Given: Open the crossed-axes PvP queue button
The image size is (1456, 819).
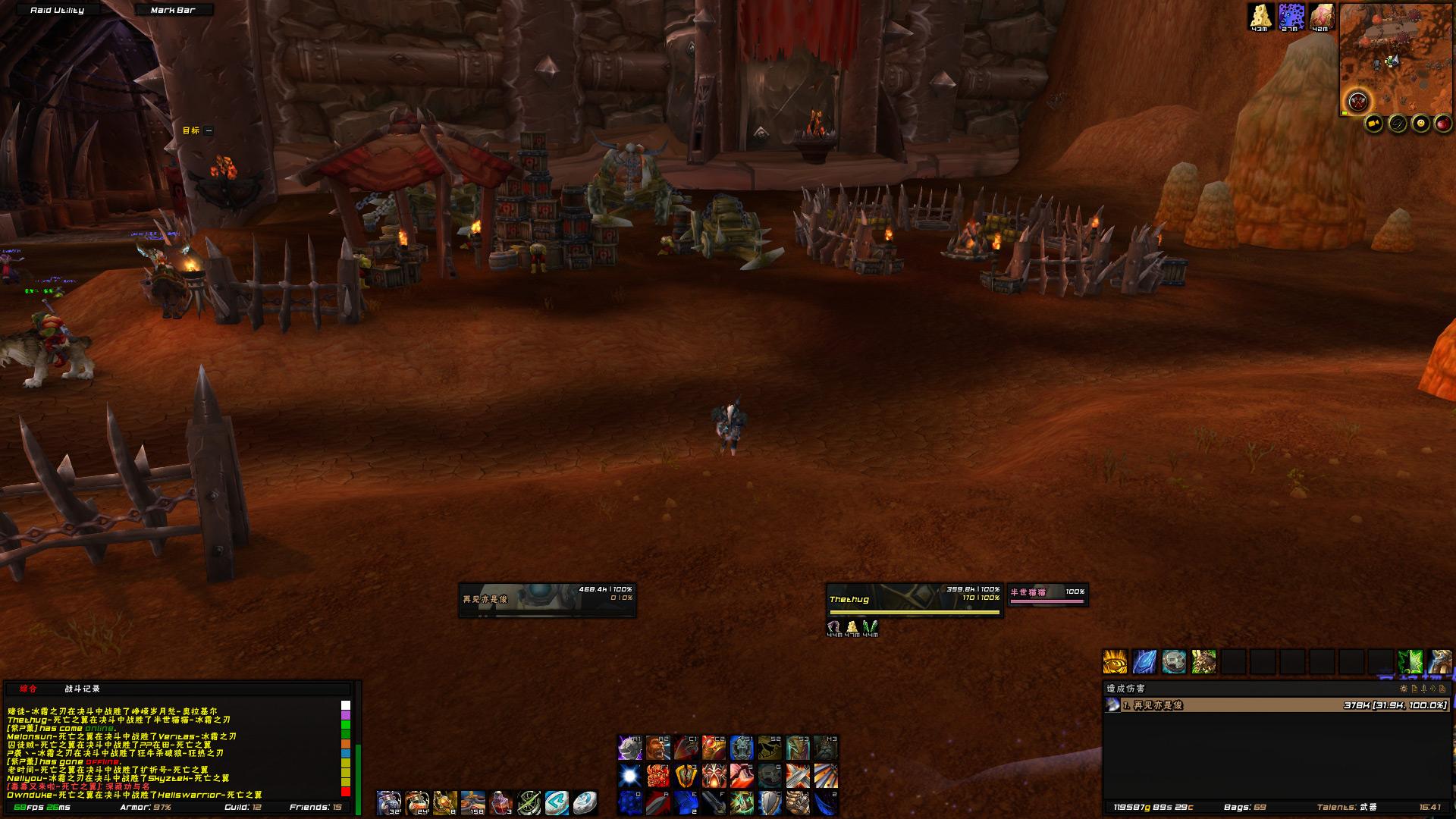Looking at the screenshot, I should point(1358,101).
